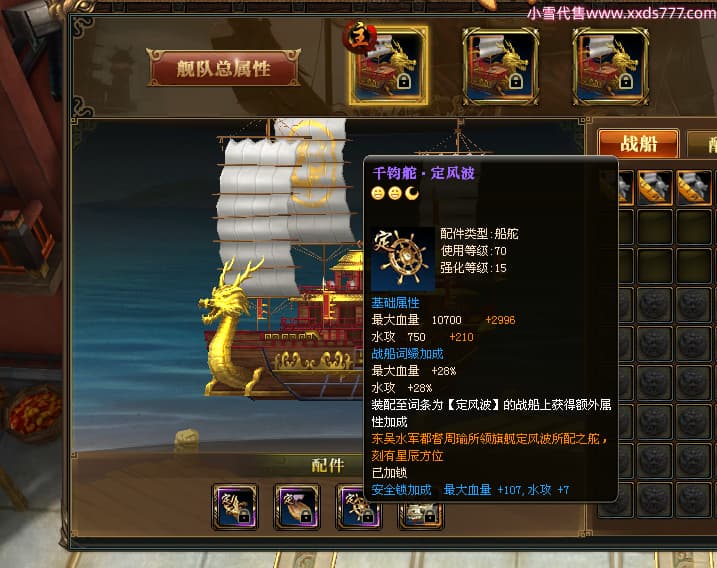Select the ship's wheel accessory slot
The height and width of the screenshot is (568, 717).
tap(356, 507)
